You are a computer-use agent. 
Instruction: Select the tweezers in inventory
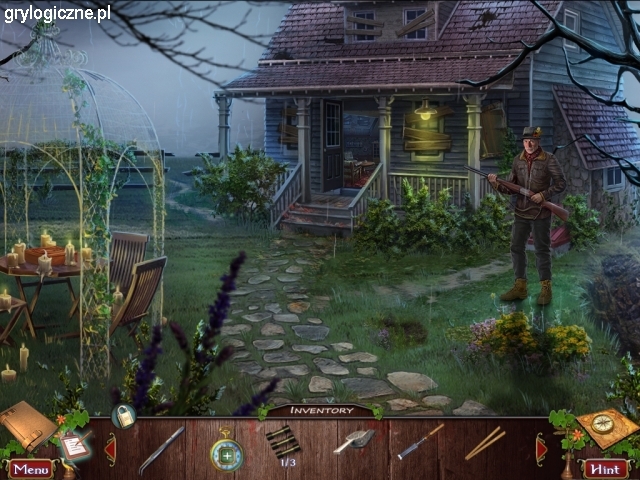coord(161,448)
